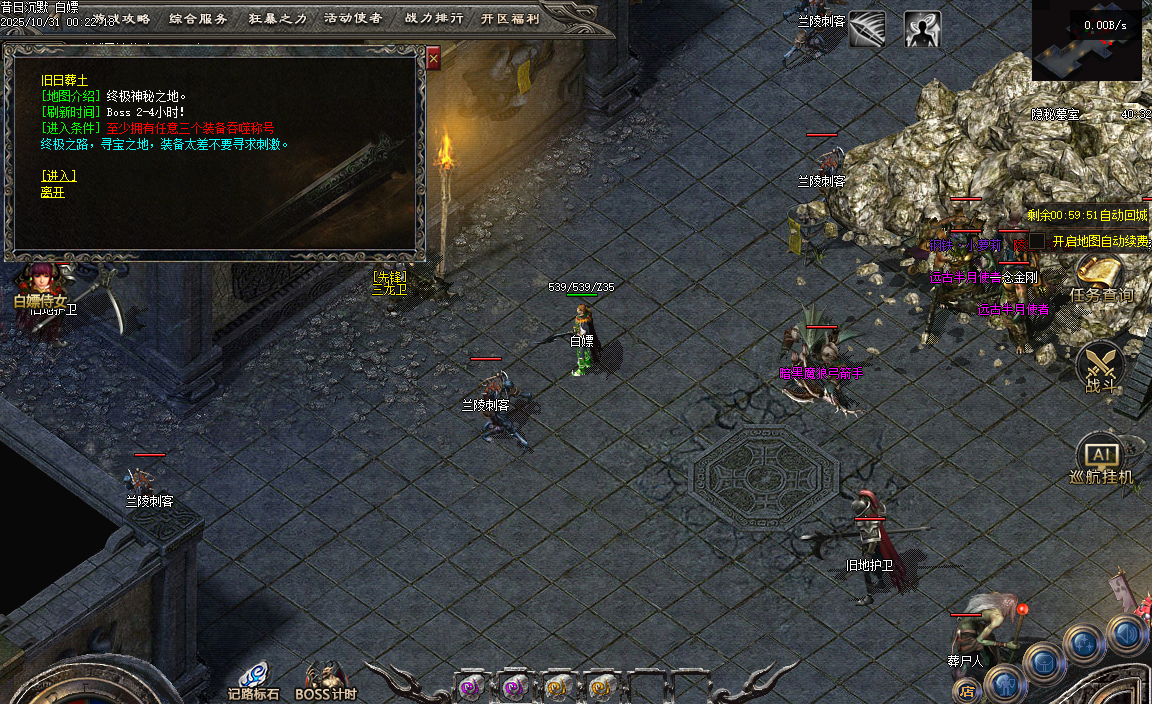The image size is (1152, 704).
Task: Click the 白嫖侍女 maid portrait icon
Action: [x=42, y=283]
